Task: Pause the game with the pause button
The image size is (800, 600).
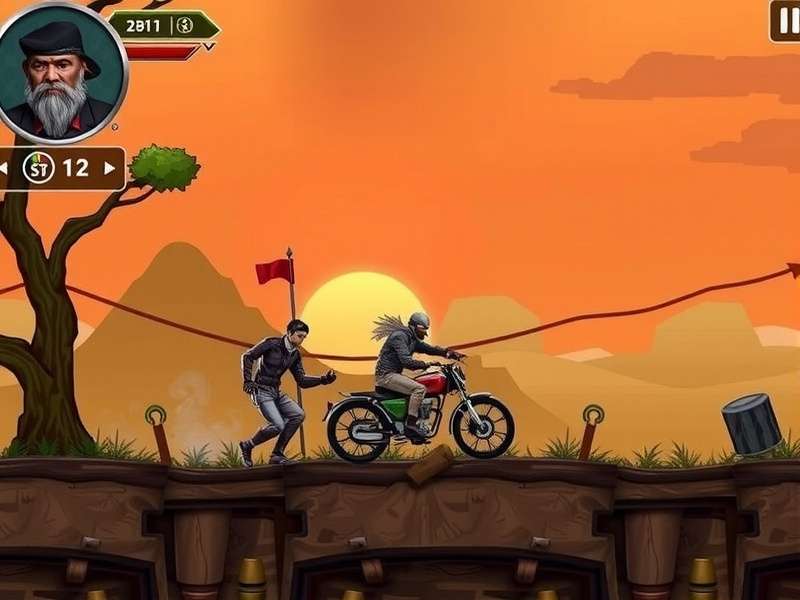Action: 786,21
